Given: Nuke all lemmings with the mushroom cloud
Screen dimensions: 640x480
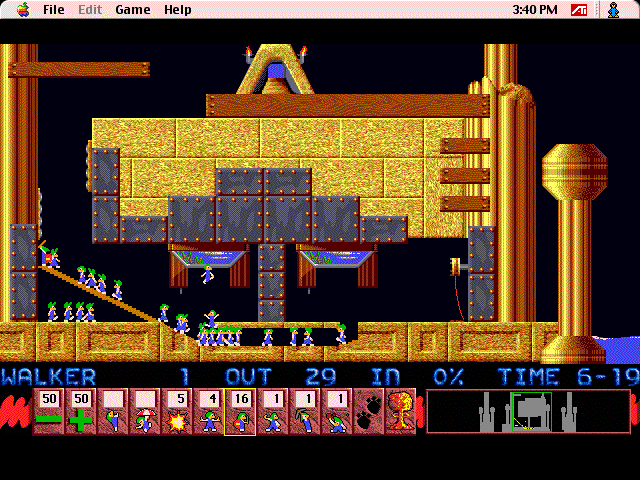Looking at the screenshot, I should (400, 412).
